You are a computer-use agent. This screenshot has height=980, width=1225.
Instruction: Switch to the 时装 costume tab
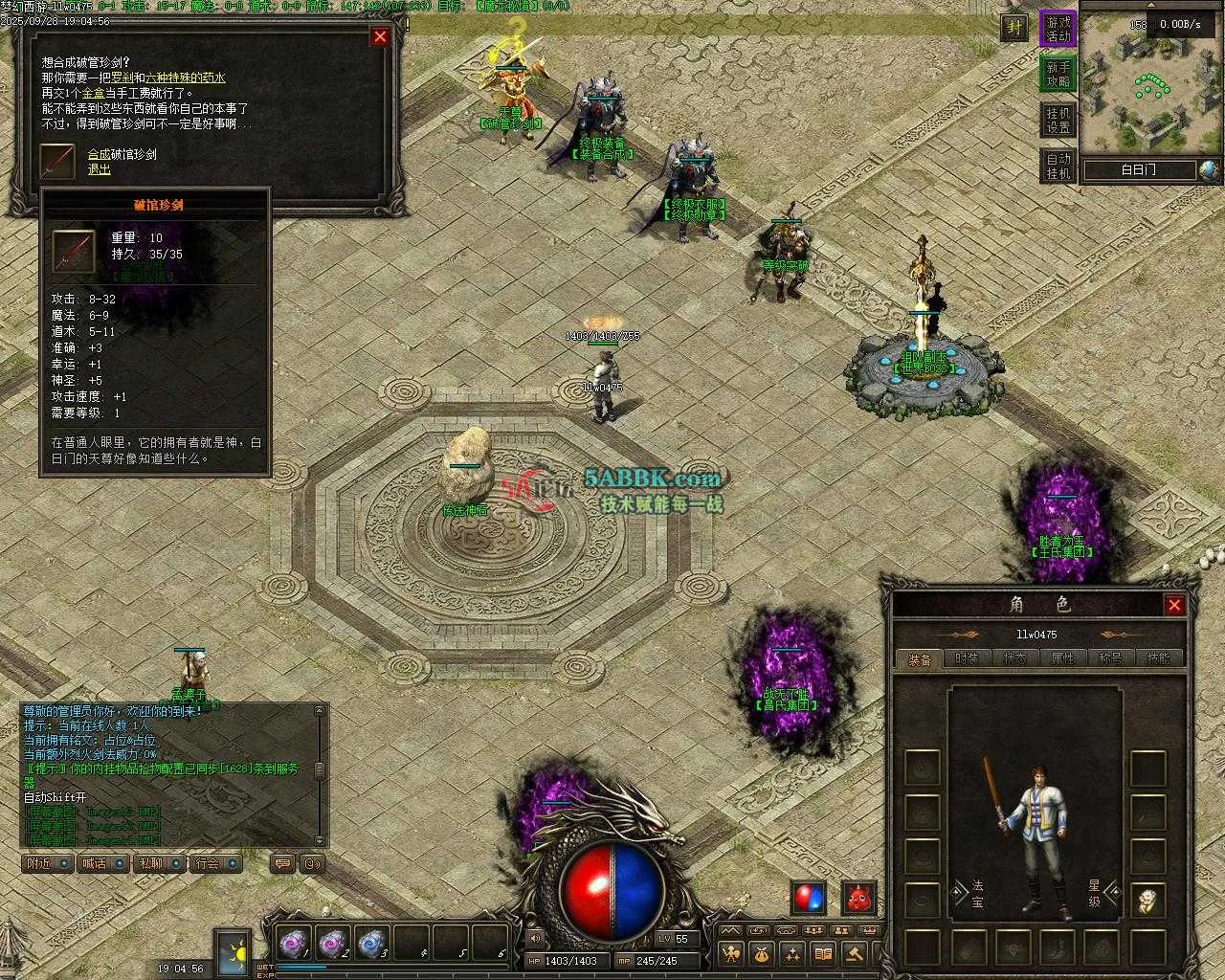[x=967, y=658]
